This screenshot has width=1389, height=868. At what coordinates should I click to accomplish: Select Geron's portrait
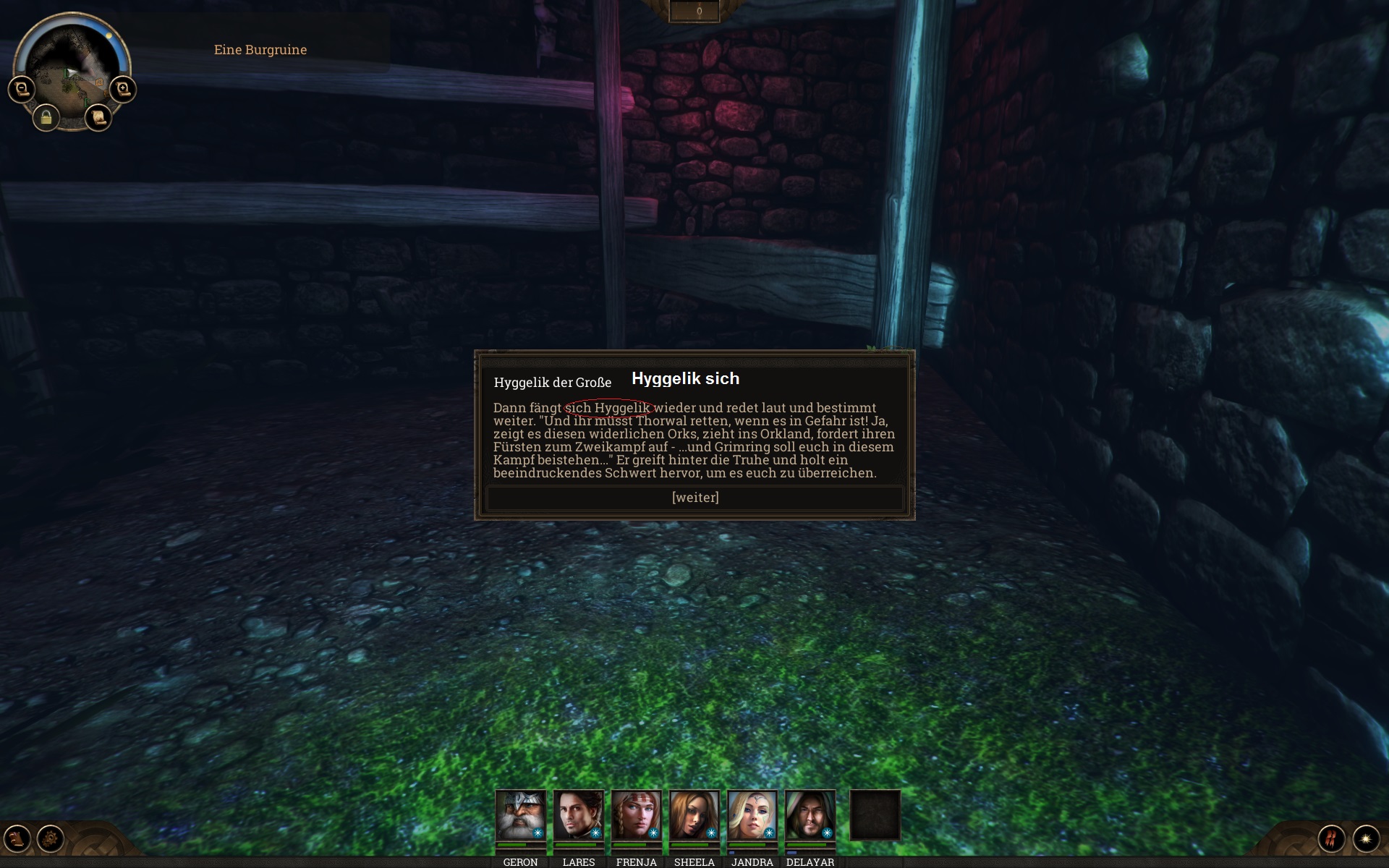pos(520,815)
